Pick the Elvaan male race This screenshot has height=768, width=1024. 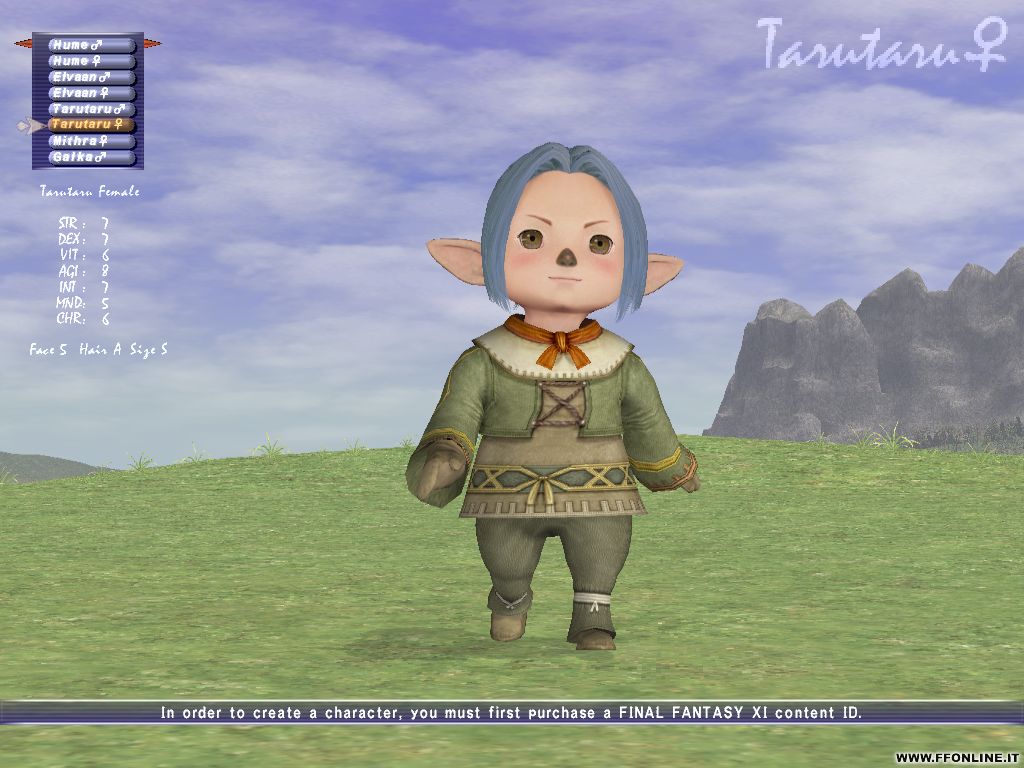pyautogui.click(x=91, y=77)
